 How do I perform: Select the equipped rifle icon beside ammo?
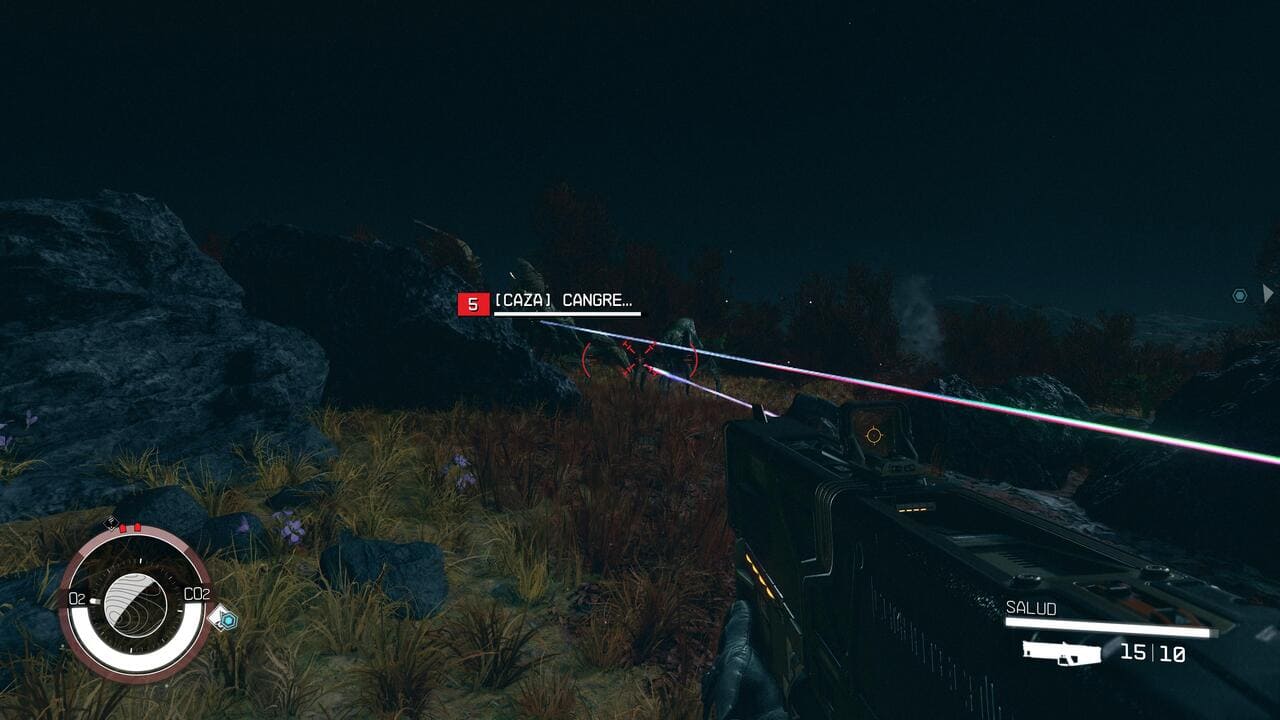[x=1061, y=653]
